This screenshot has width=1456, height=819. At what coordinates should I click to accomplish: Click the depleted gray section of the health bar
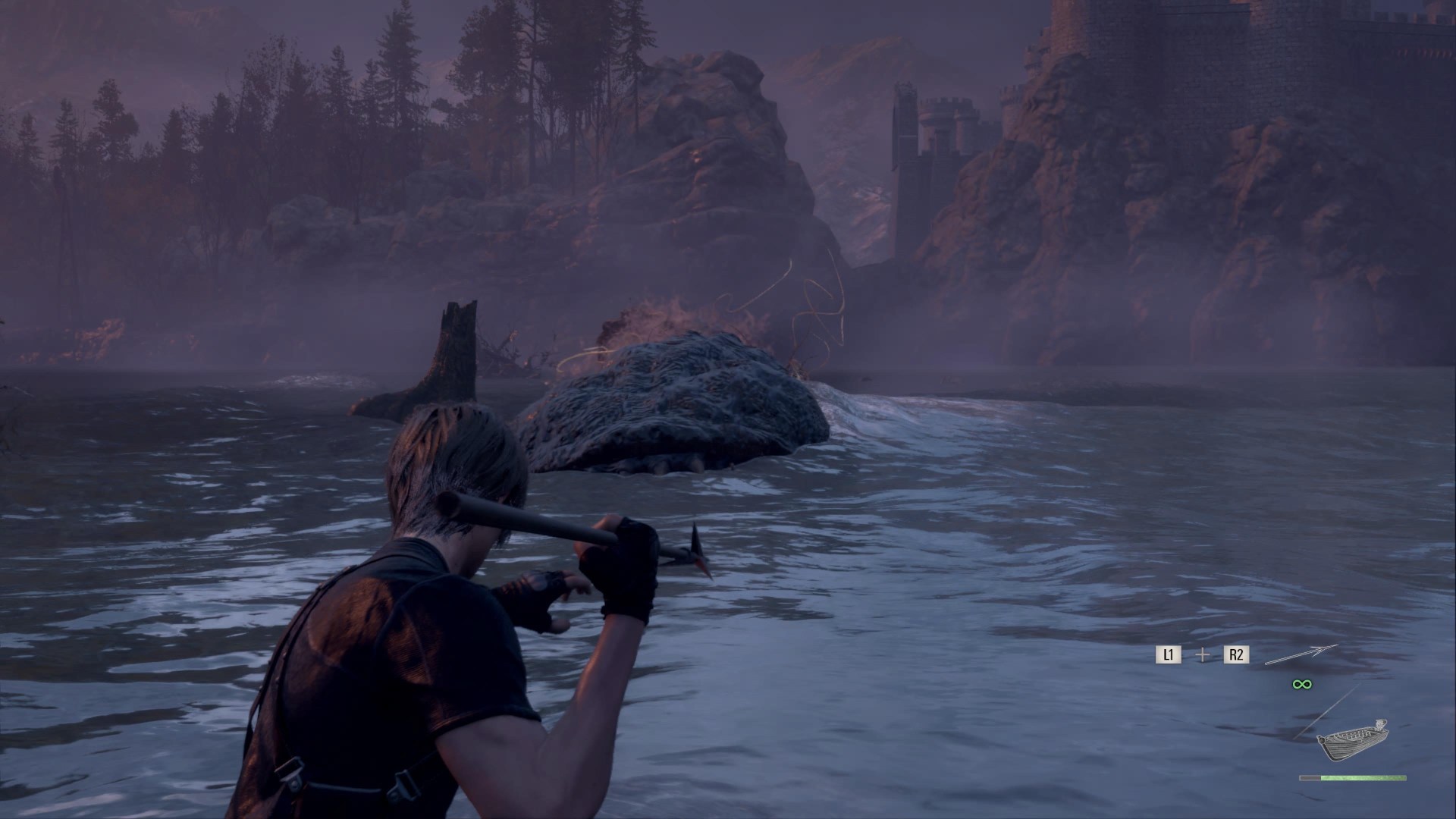tap(1310, 777)
